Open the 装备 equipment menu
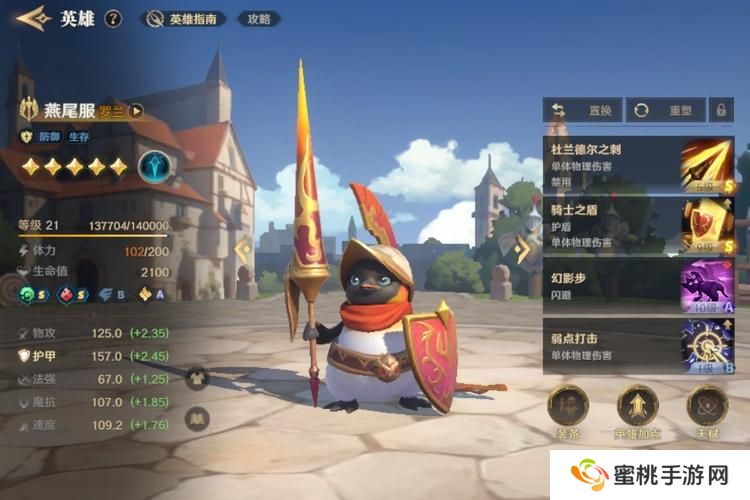 point(568,410)
